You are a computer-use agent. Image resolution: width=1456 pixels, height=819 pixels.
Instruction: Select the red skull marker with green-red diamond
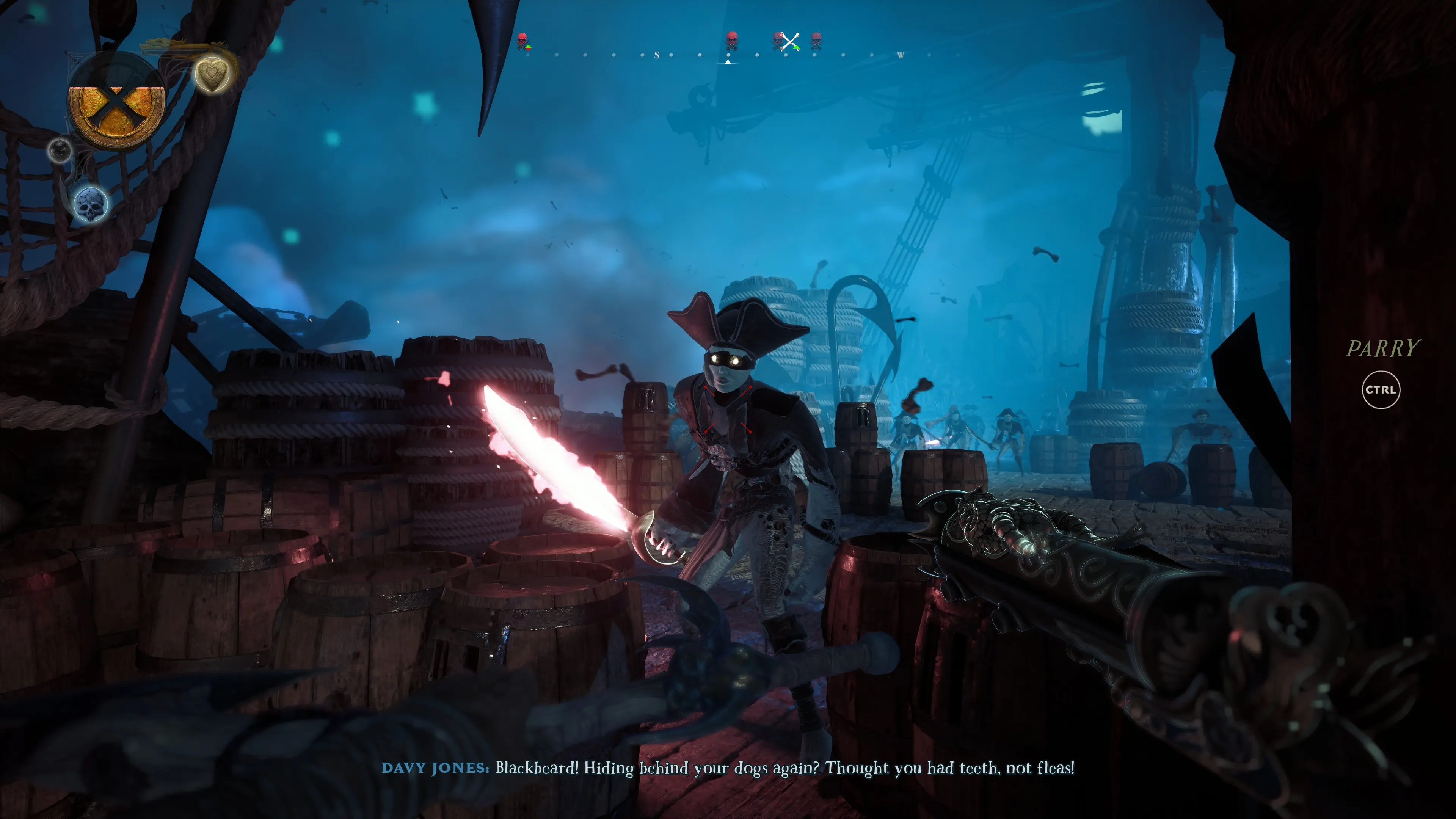tap(523, 40)
